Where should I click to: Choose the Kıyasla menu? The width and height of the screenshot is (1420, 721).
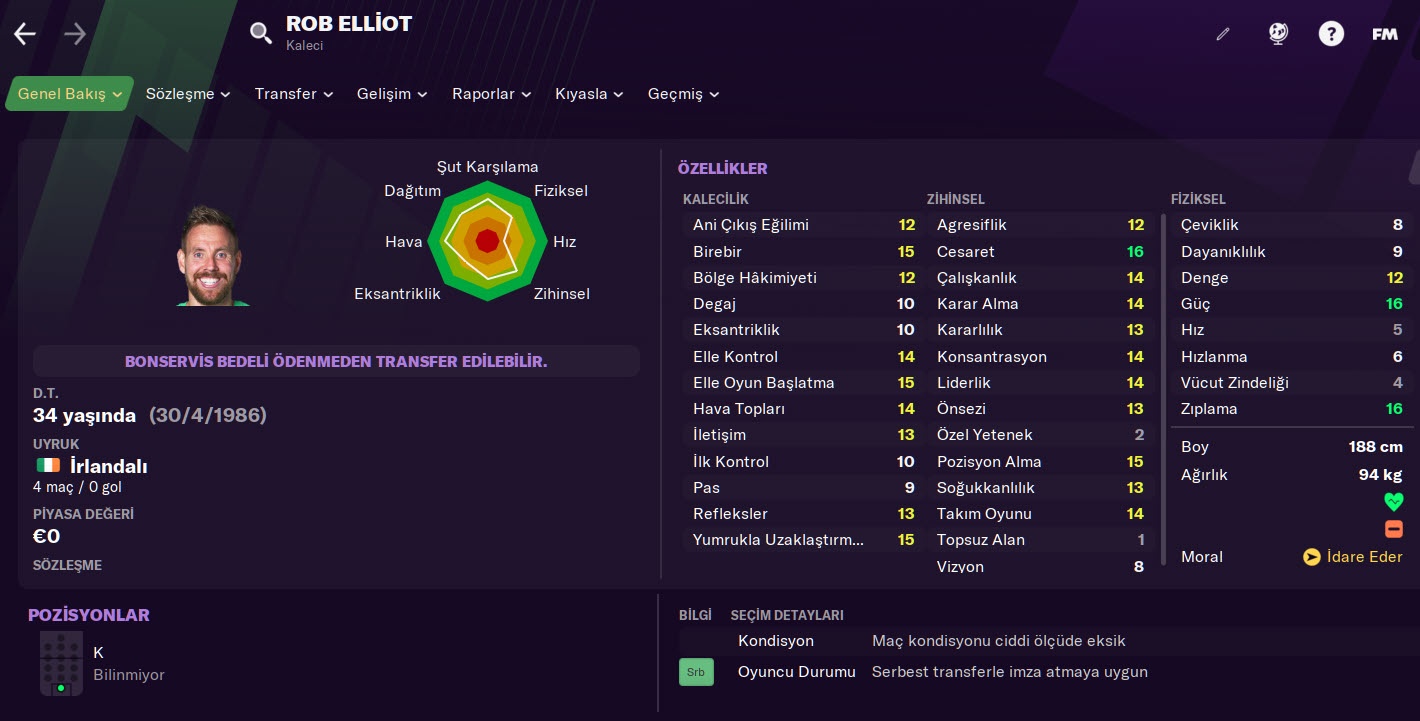coord(589,94)
